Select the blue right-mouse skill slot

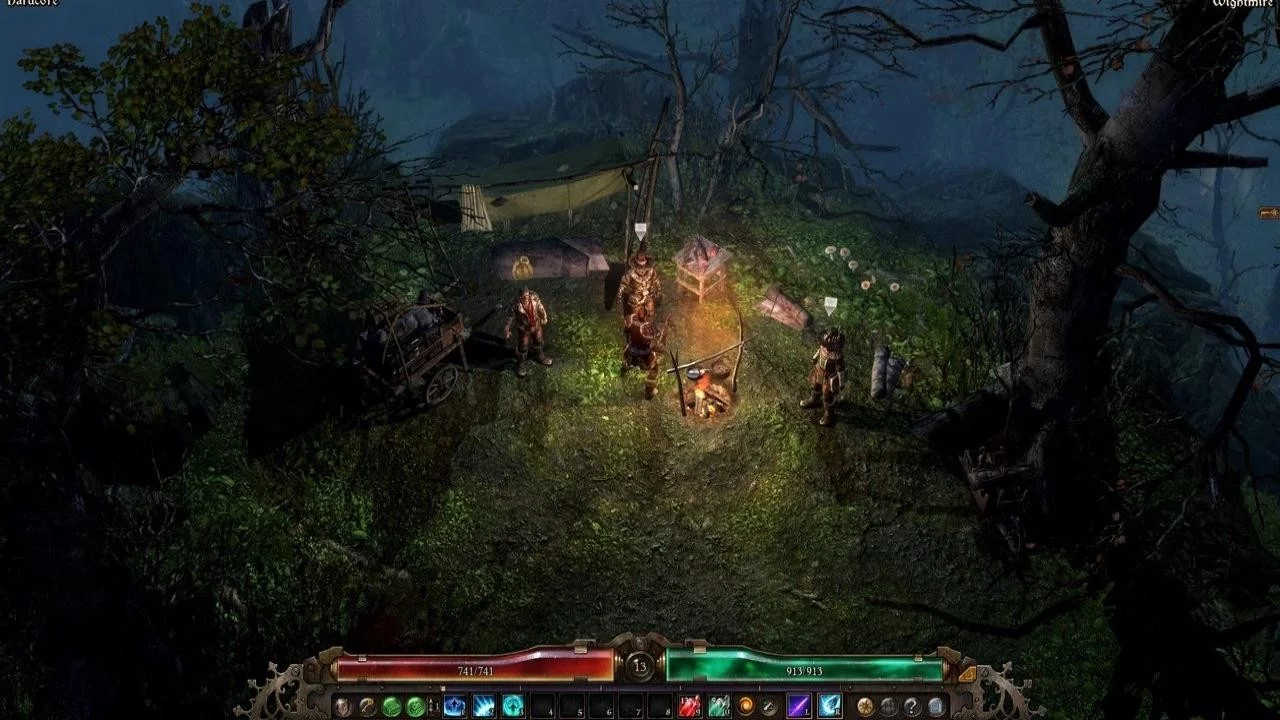[x=829, y=706]
